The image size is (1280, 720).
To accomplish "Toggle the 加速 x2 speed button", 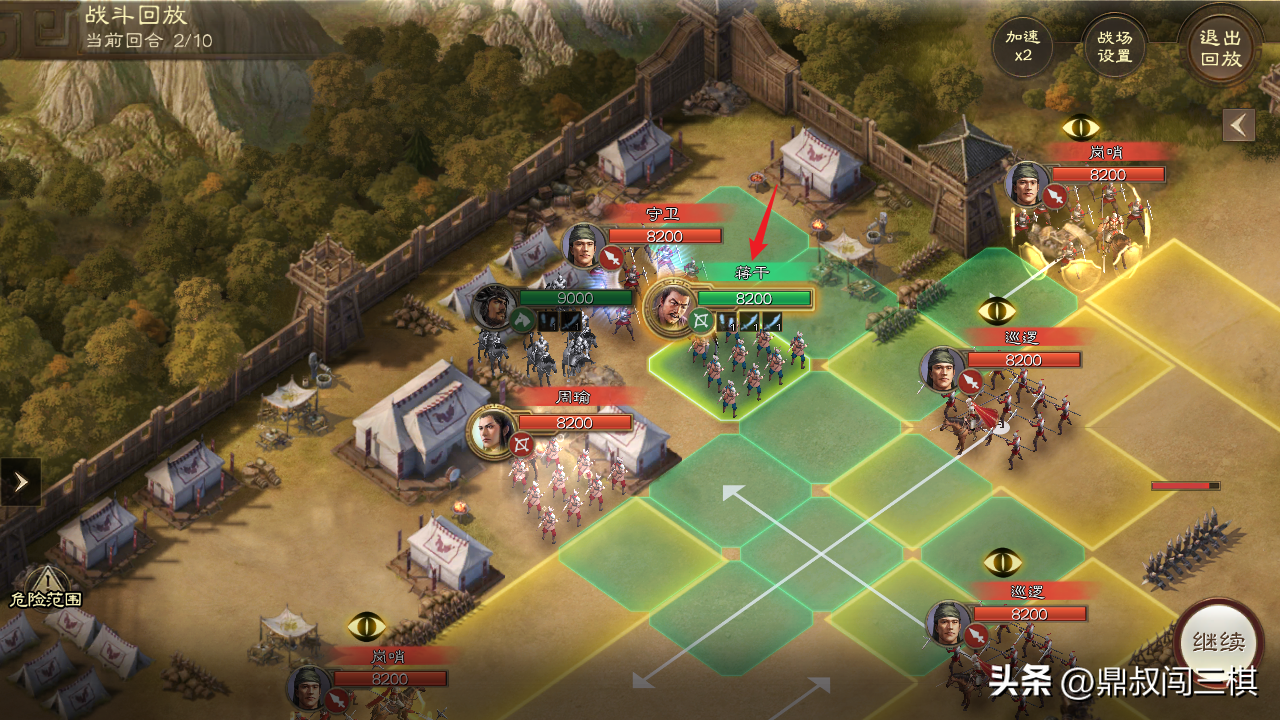I will point(1022,46).
